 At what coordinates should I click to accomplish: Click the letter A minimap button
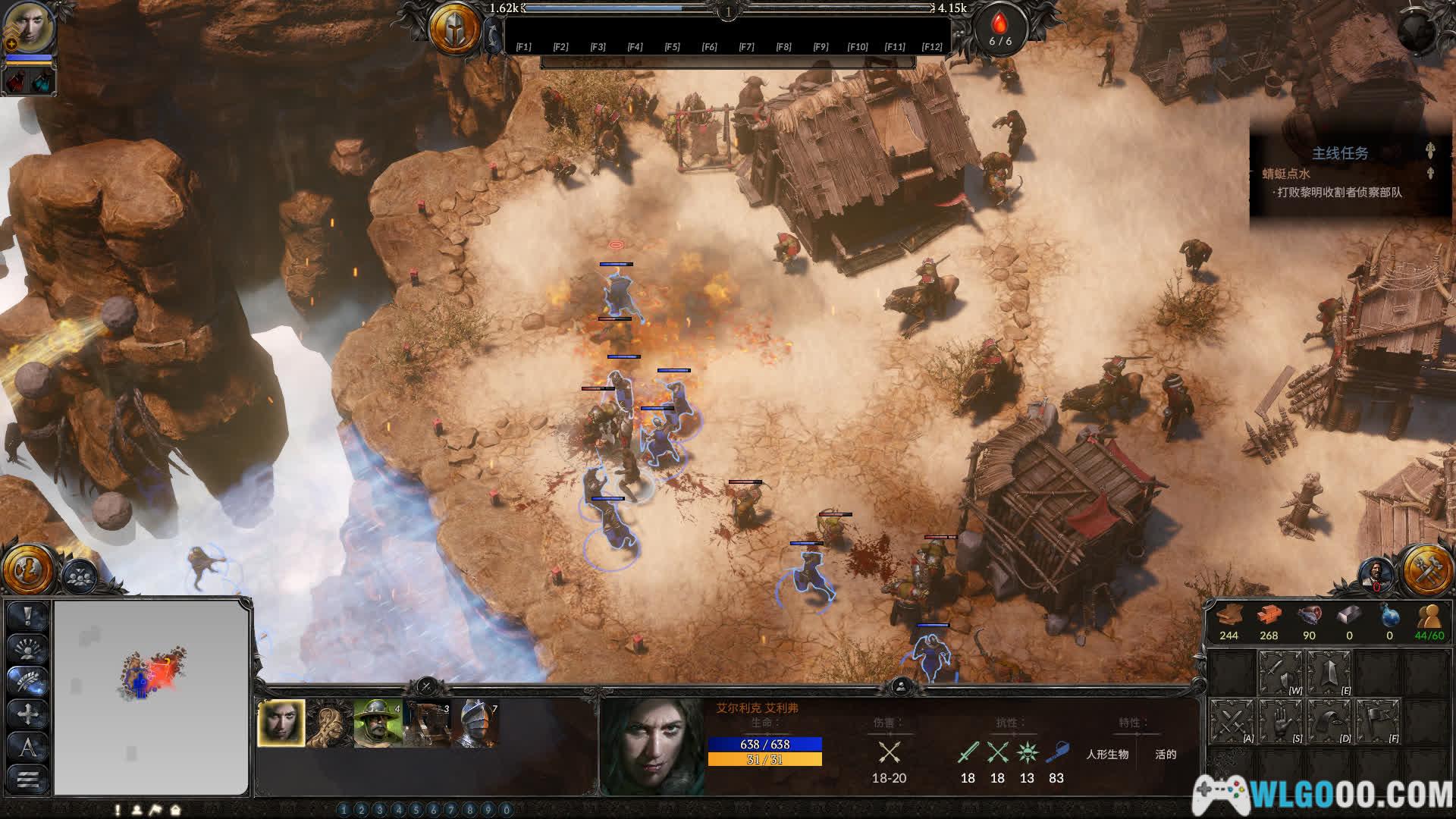point(28,747)
